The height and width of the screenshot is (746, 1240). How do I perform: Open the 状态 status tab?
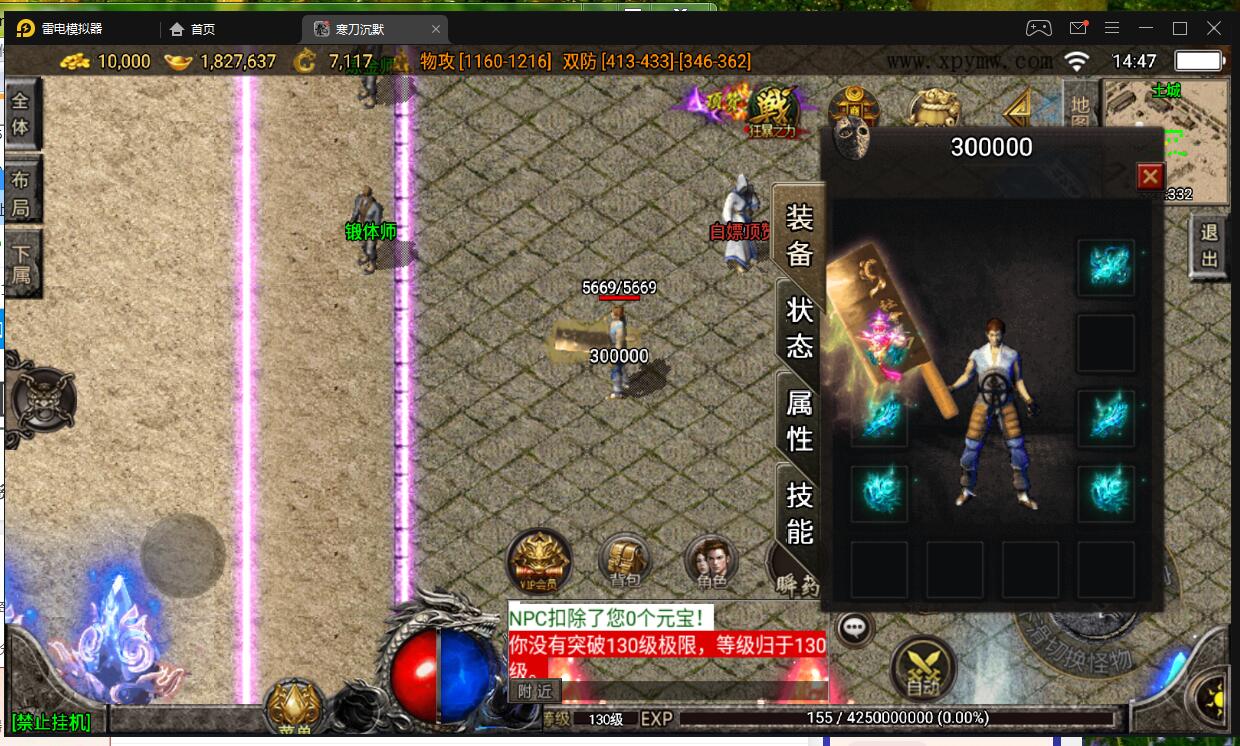pyautogui.click(x=799, y=327)
